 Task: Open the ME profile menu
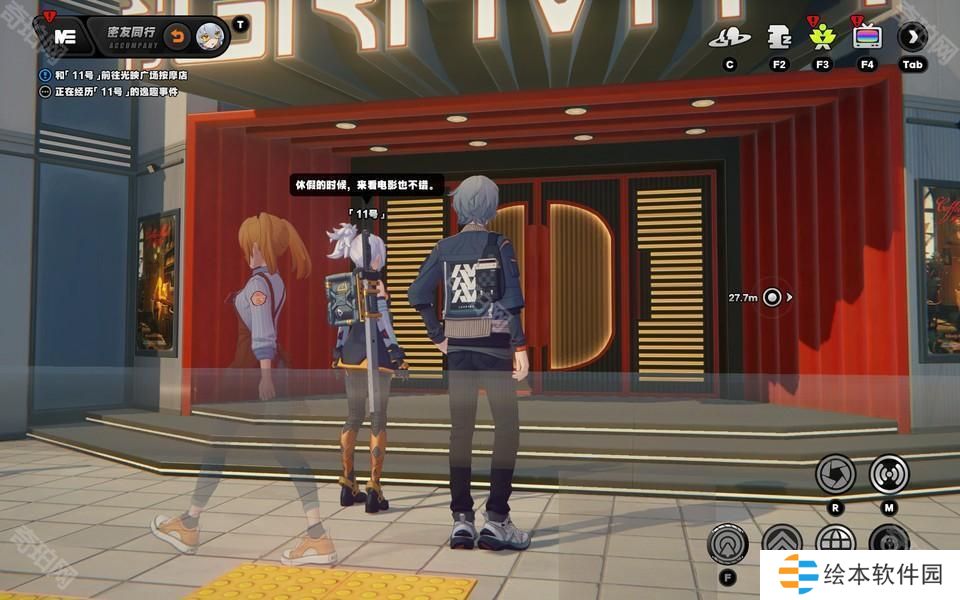coord(65,36)
